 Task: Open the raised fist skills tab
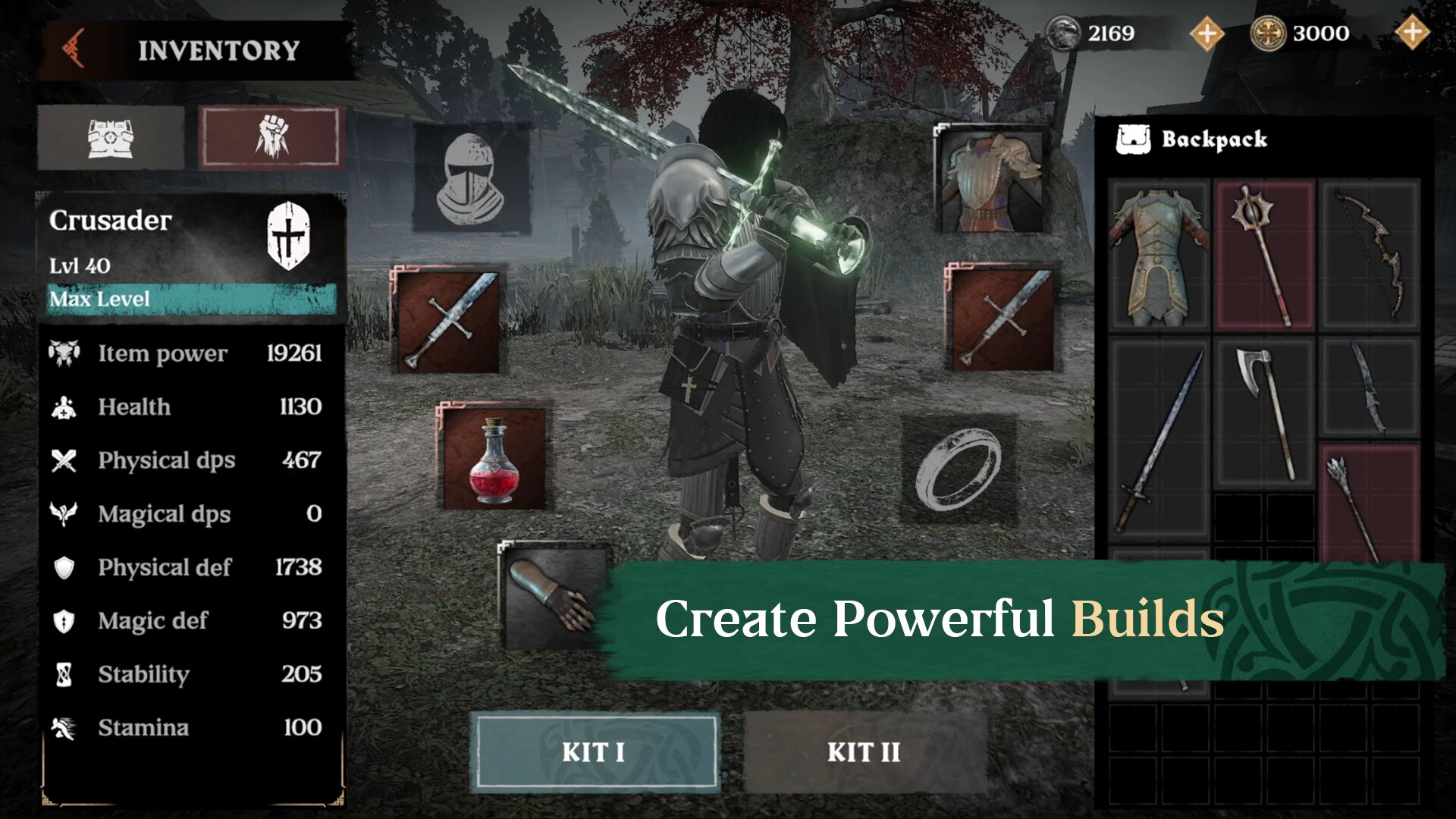(x=271, y=138)
